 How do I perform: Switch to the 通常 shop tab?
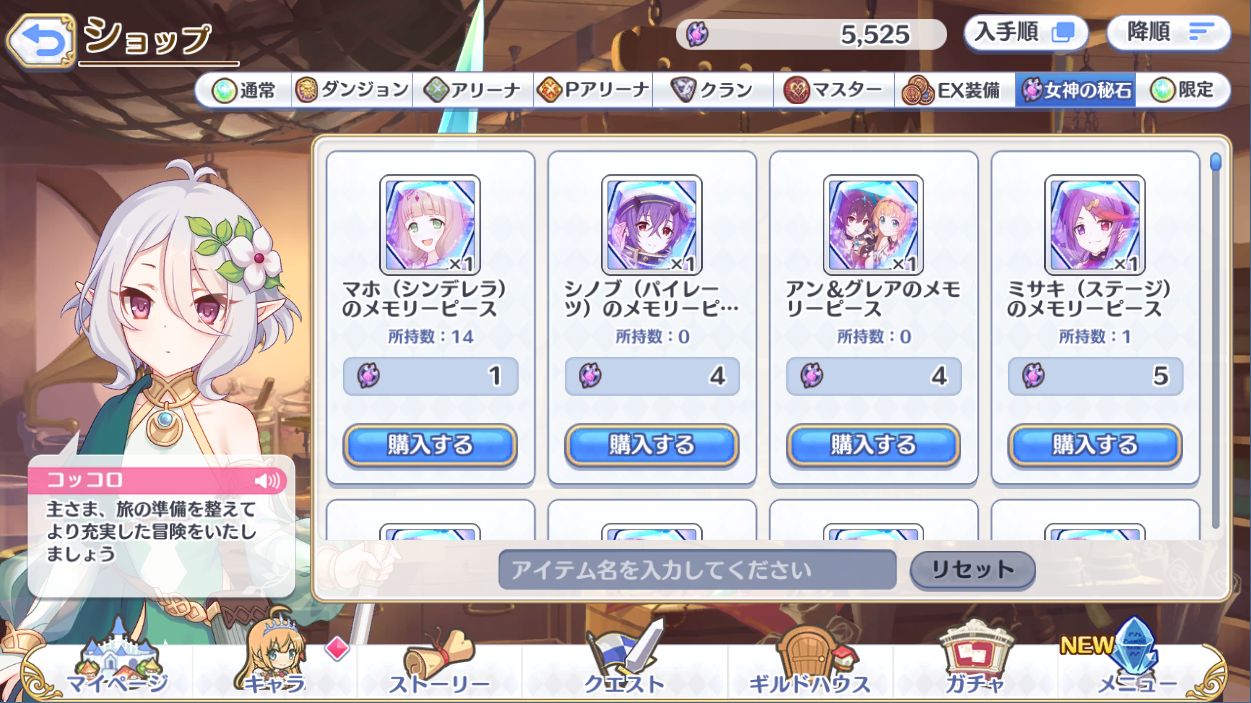coord(245,90)
